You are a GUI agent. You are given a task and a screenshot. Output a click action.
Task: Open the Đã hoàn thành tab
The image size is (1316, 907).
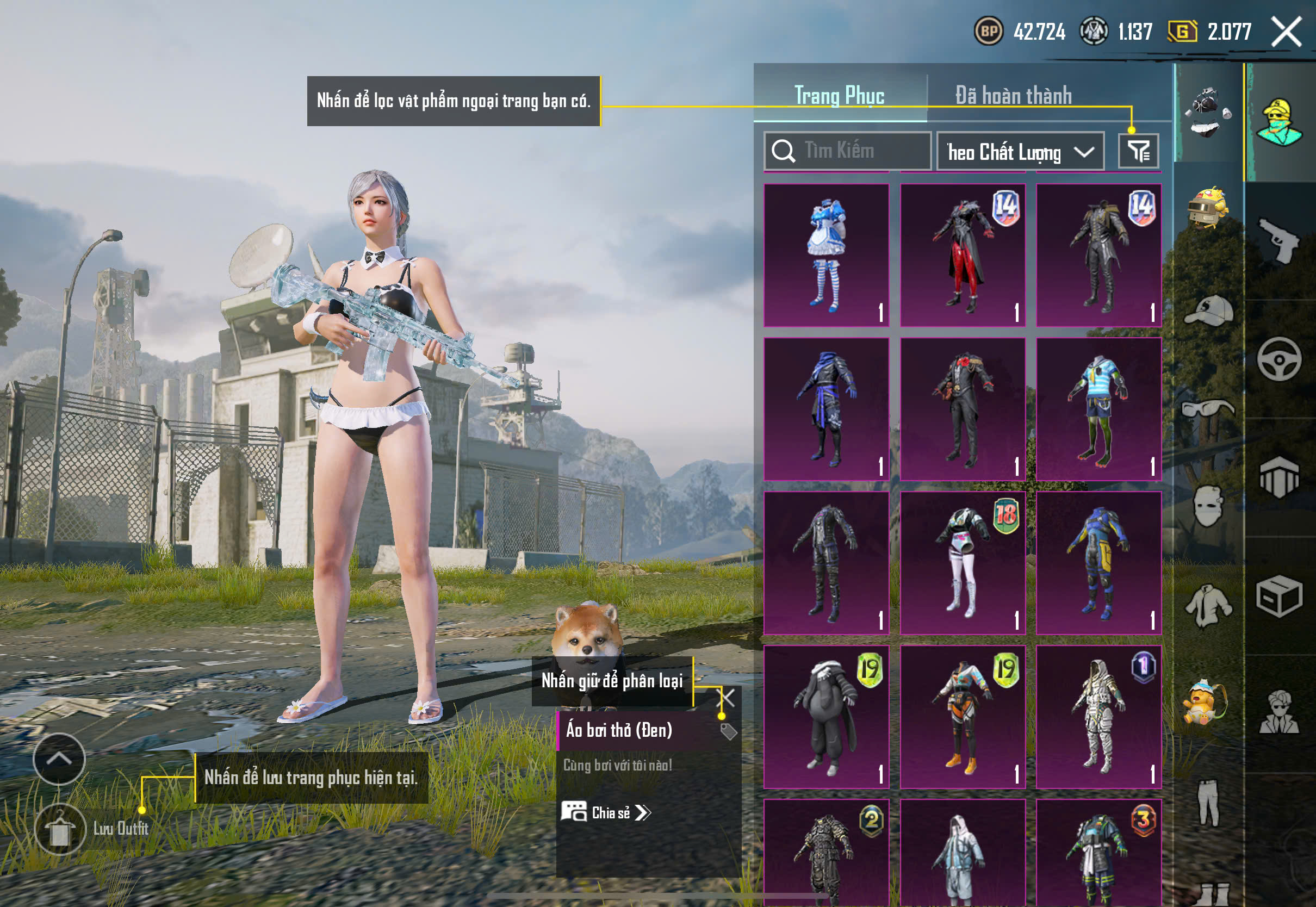[1013, 95]
